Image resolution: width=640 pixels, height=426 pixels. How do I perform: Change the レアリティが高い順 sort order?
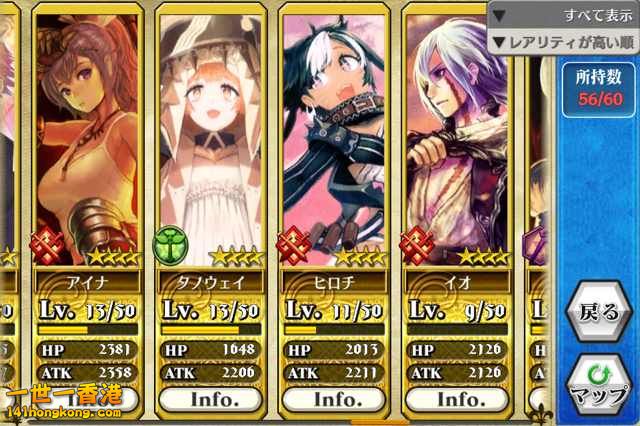click(565, 42)
